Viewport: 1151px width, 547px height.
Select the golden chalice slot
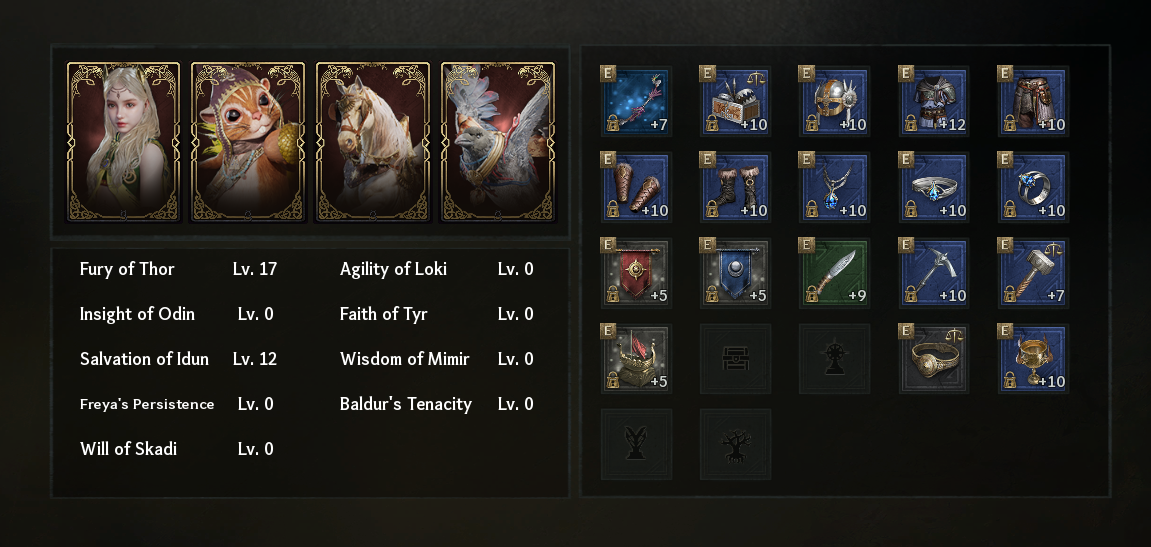(1034, 359)
